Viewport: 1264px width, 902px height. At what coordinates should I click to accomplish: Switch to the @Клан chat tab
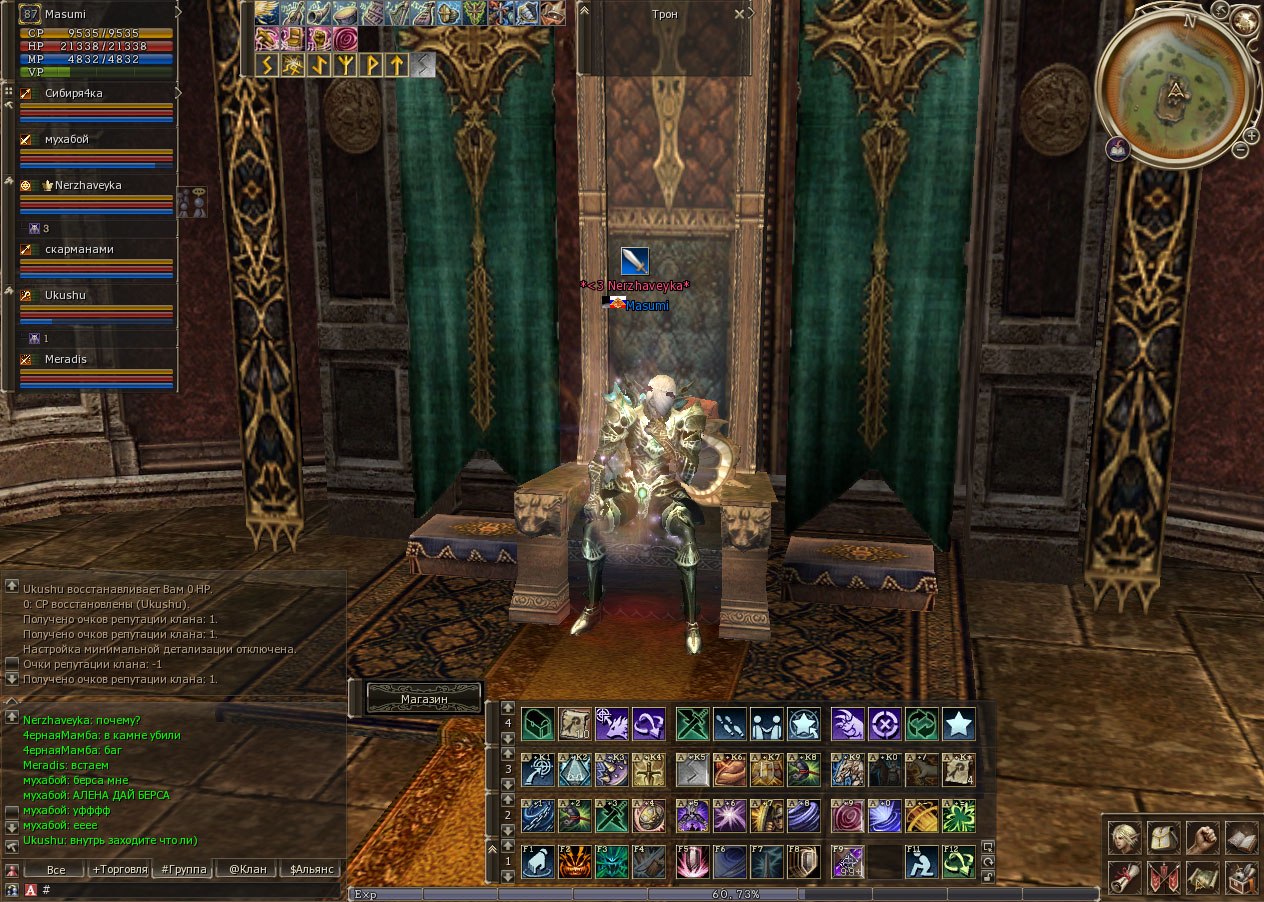point(247,869)
